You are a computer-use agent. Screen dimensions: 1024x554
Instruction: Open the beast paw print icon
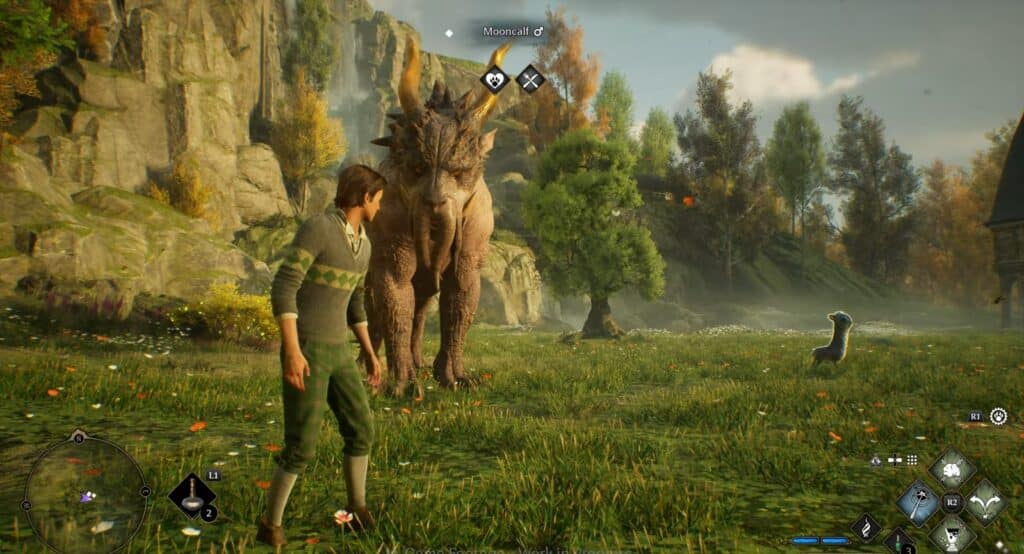998,416
